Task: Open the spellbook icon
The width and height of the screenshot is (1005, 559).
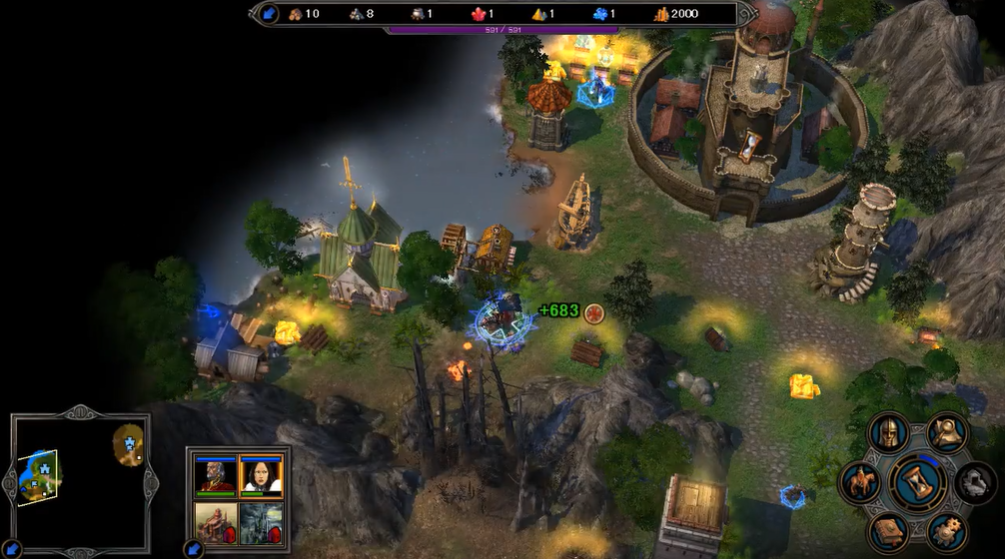Action: coord(887,530)
